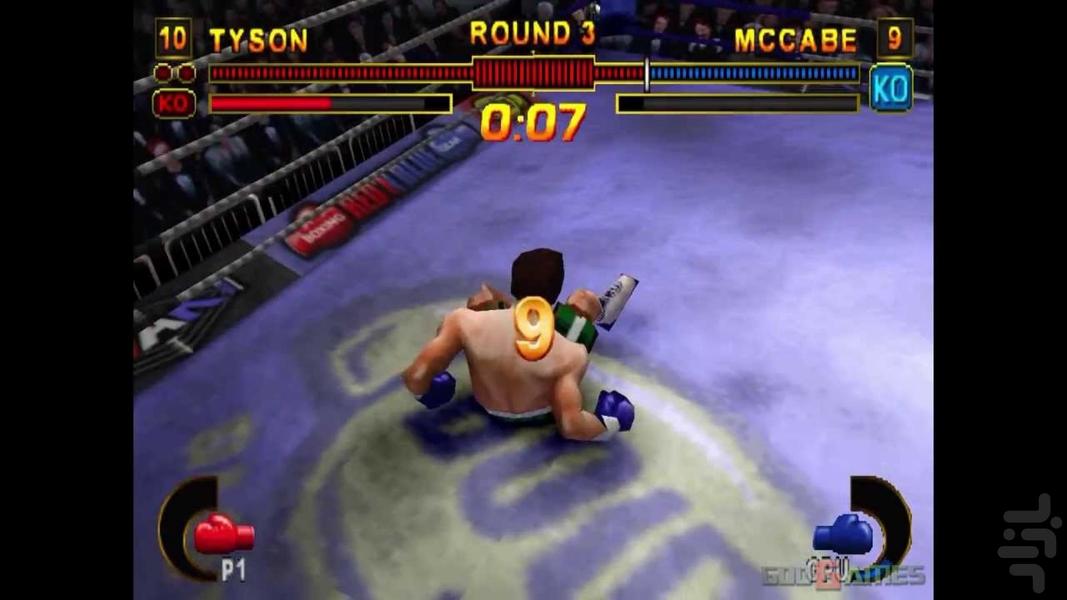This screenshot has width=1067, height=600.
Task: Select the red P1 boxing glove icon
Action: point(223,535)
